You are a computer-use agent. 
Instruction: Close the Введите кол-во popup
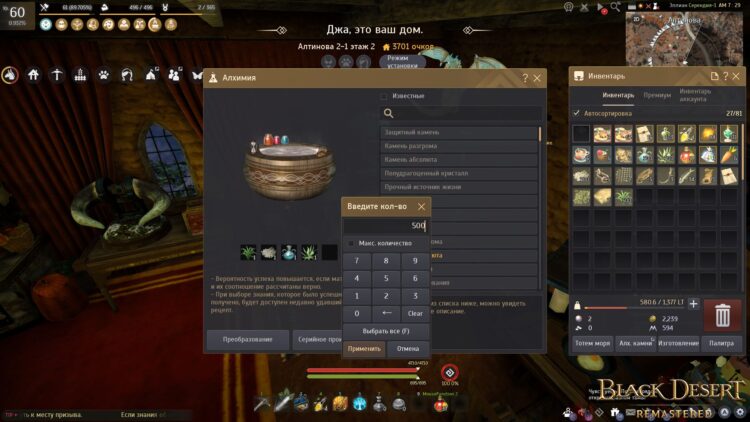pos(421,207)
